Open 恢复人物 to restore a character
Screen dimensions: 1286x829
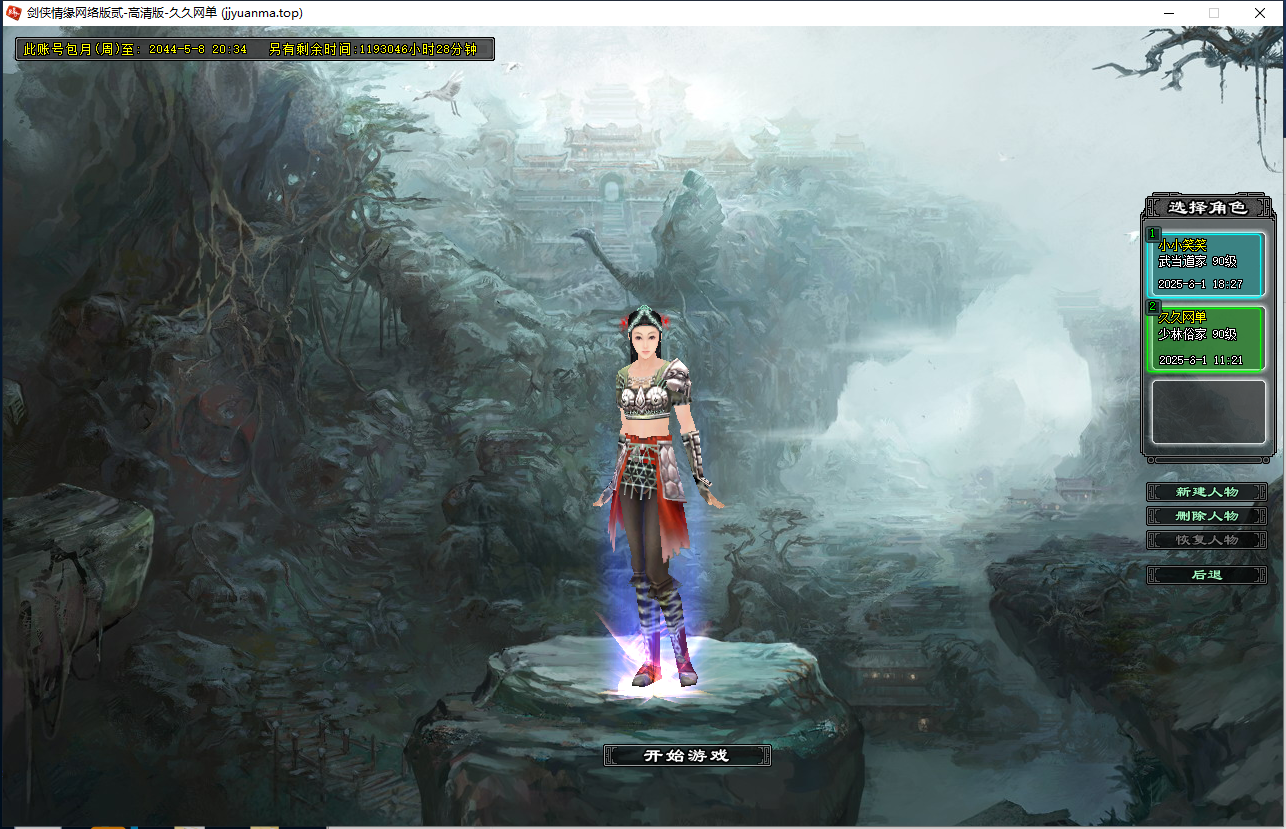point(1207,540)
